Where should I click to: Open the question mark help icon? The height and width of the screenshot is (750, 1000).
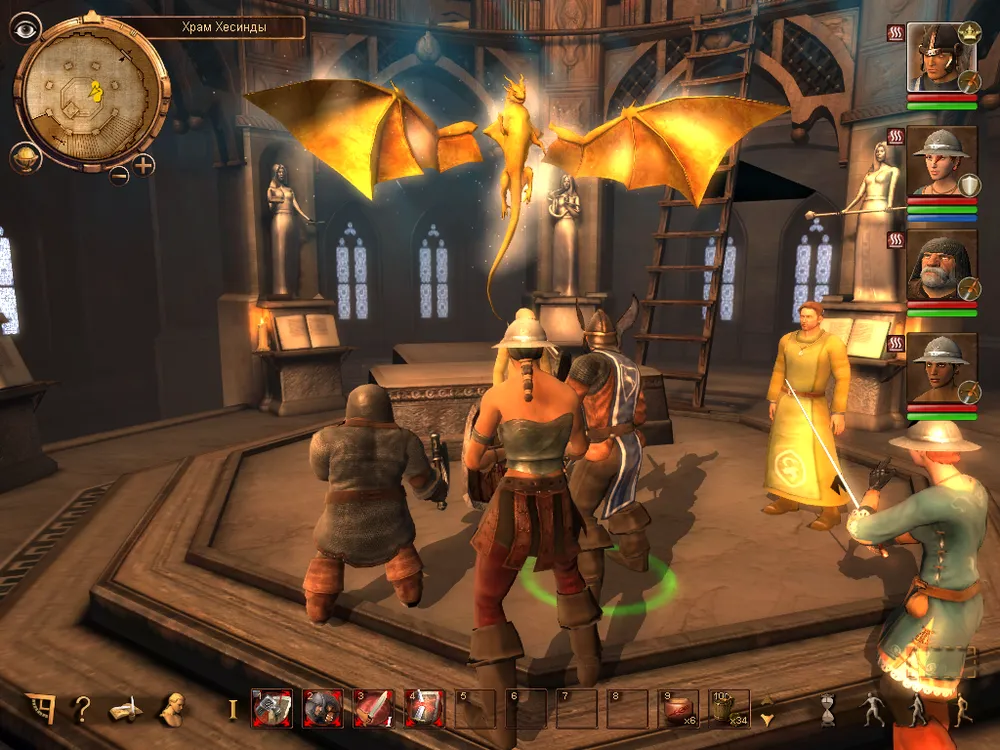(81, 709)
